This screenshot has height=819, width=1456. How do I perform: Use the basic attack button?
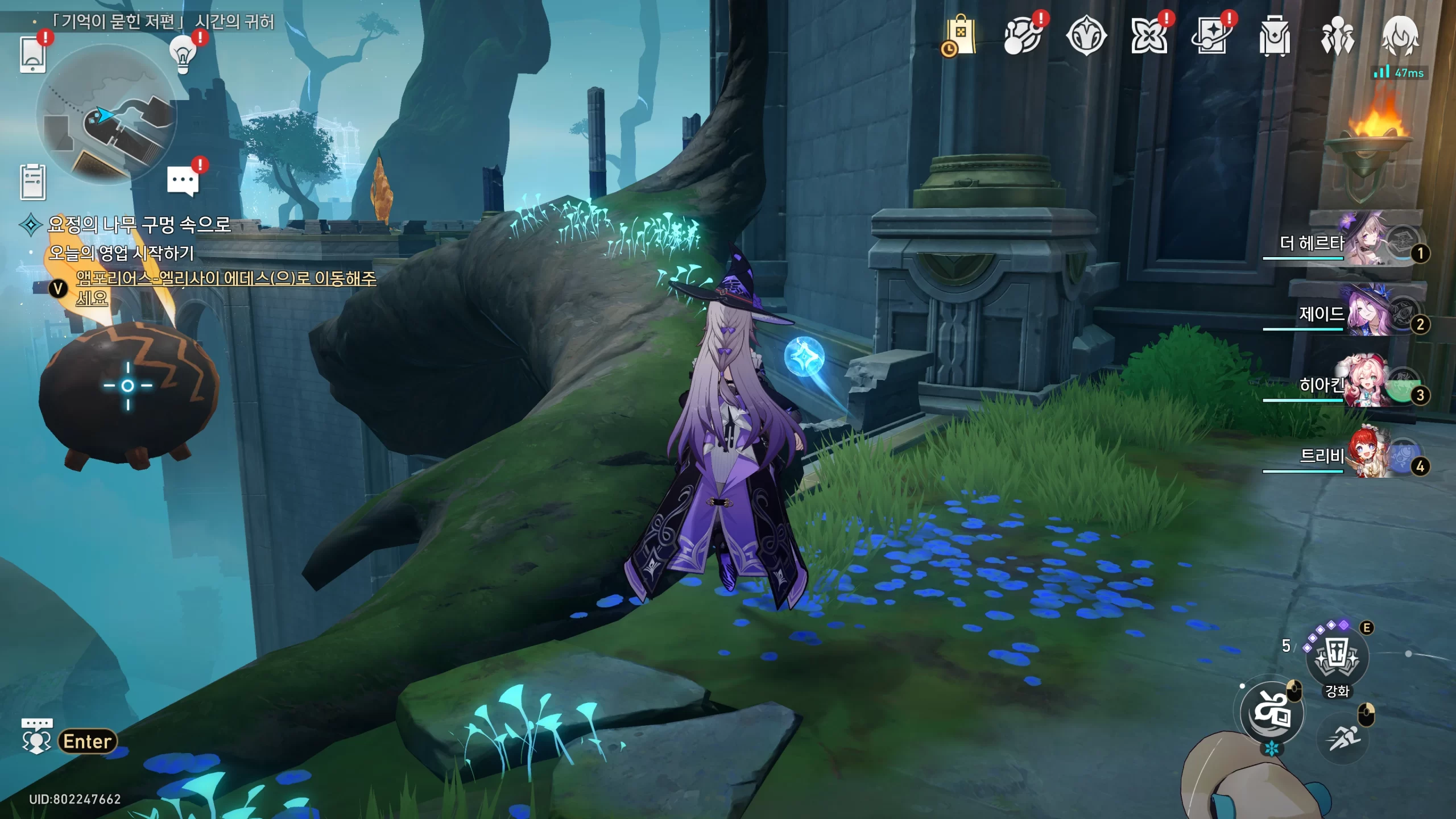pyautogui.click(x=1272, y=713)
